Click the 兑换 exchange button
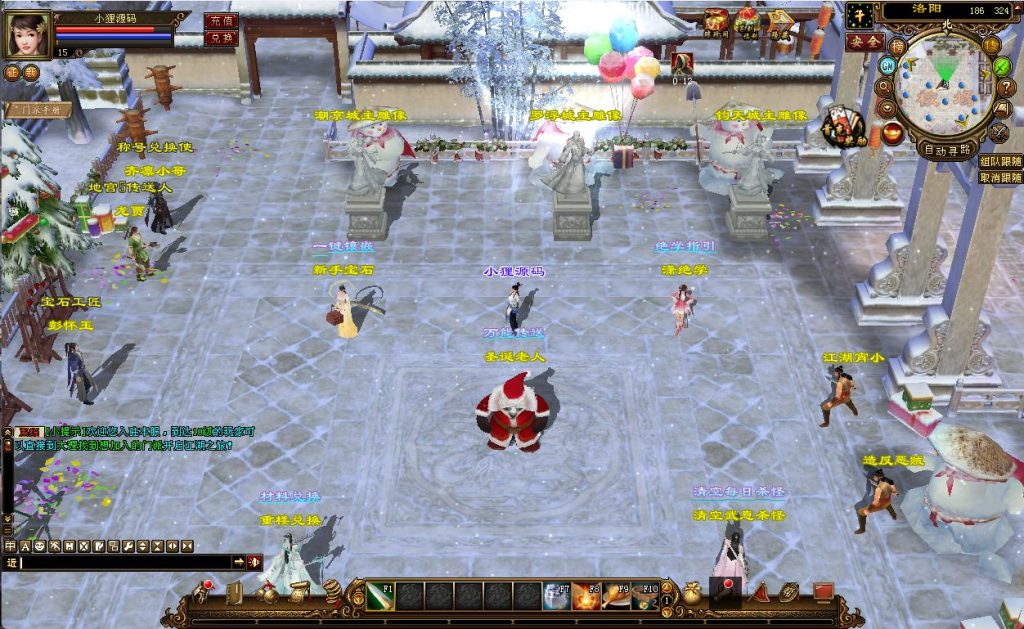 tap(220, 38)
